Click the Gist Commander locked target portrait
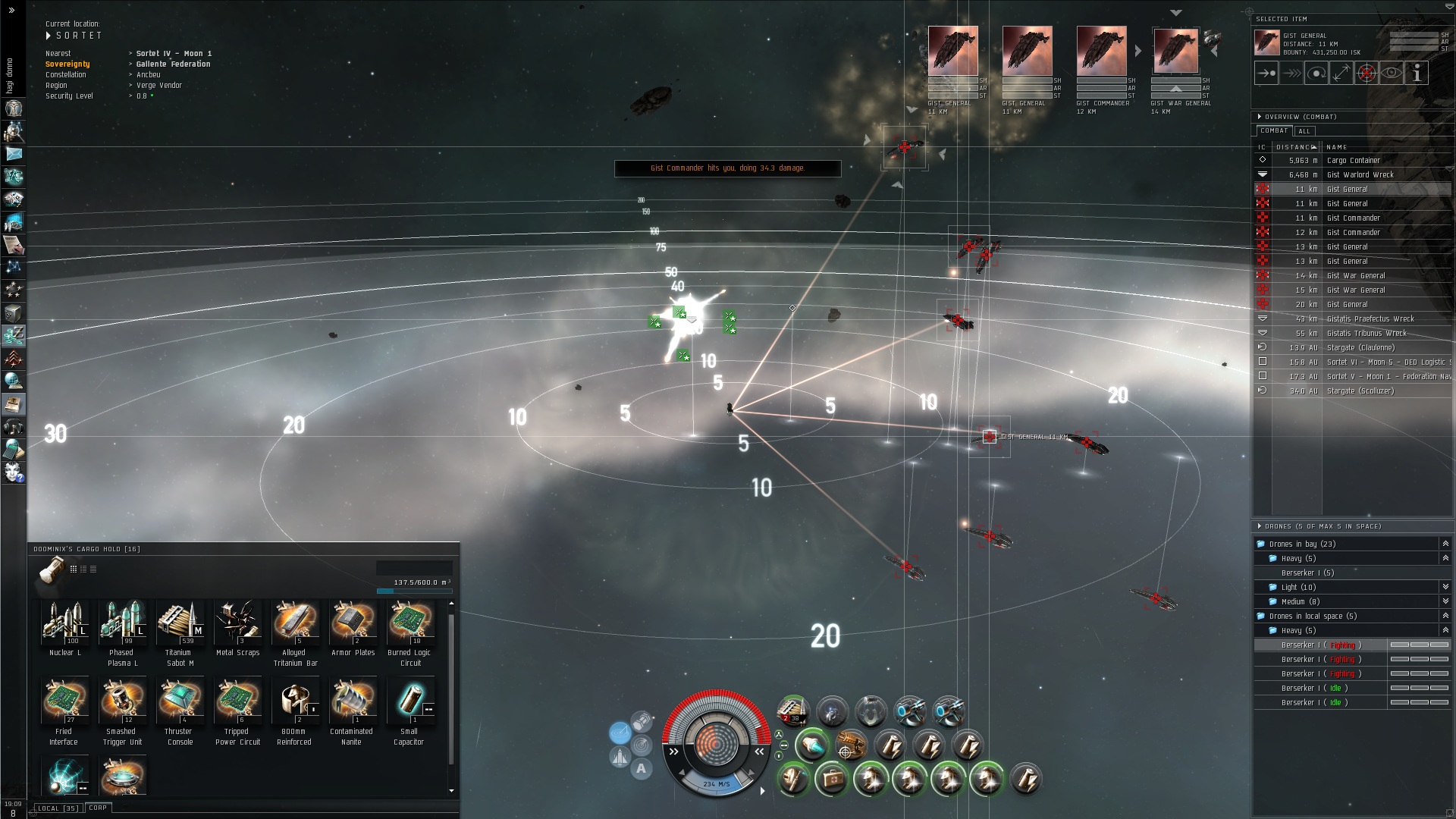Screen dimensions: 1456x819 1101,52
